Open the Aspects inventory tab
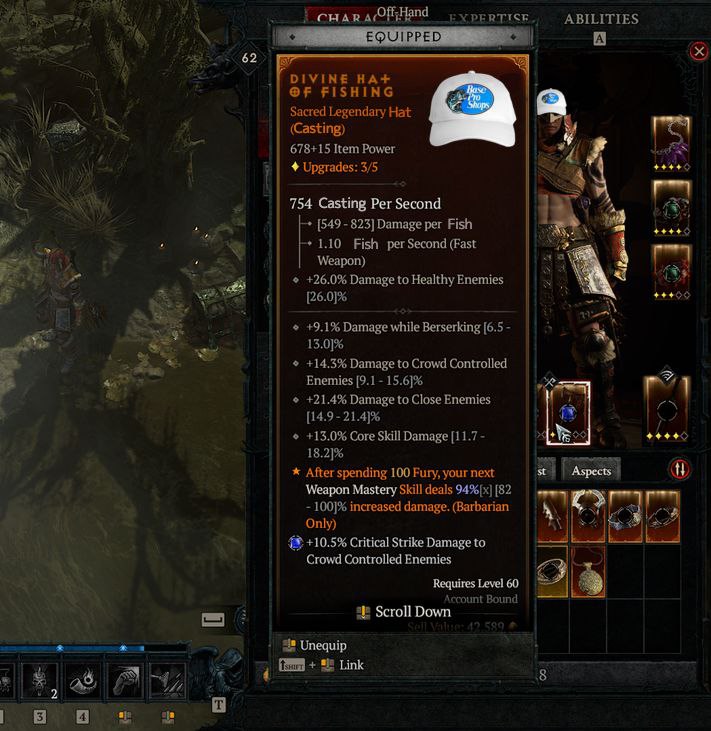Viewport: 711px width, 731px height. pyautogui.click(x=590, y=470)
